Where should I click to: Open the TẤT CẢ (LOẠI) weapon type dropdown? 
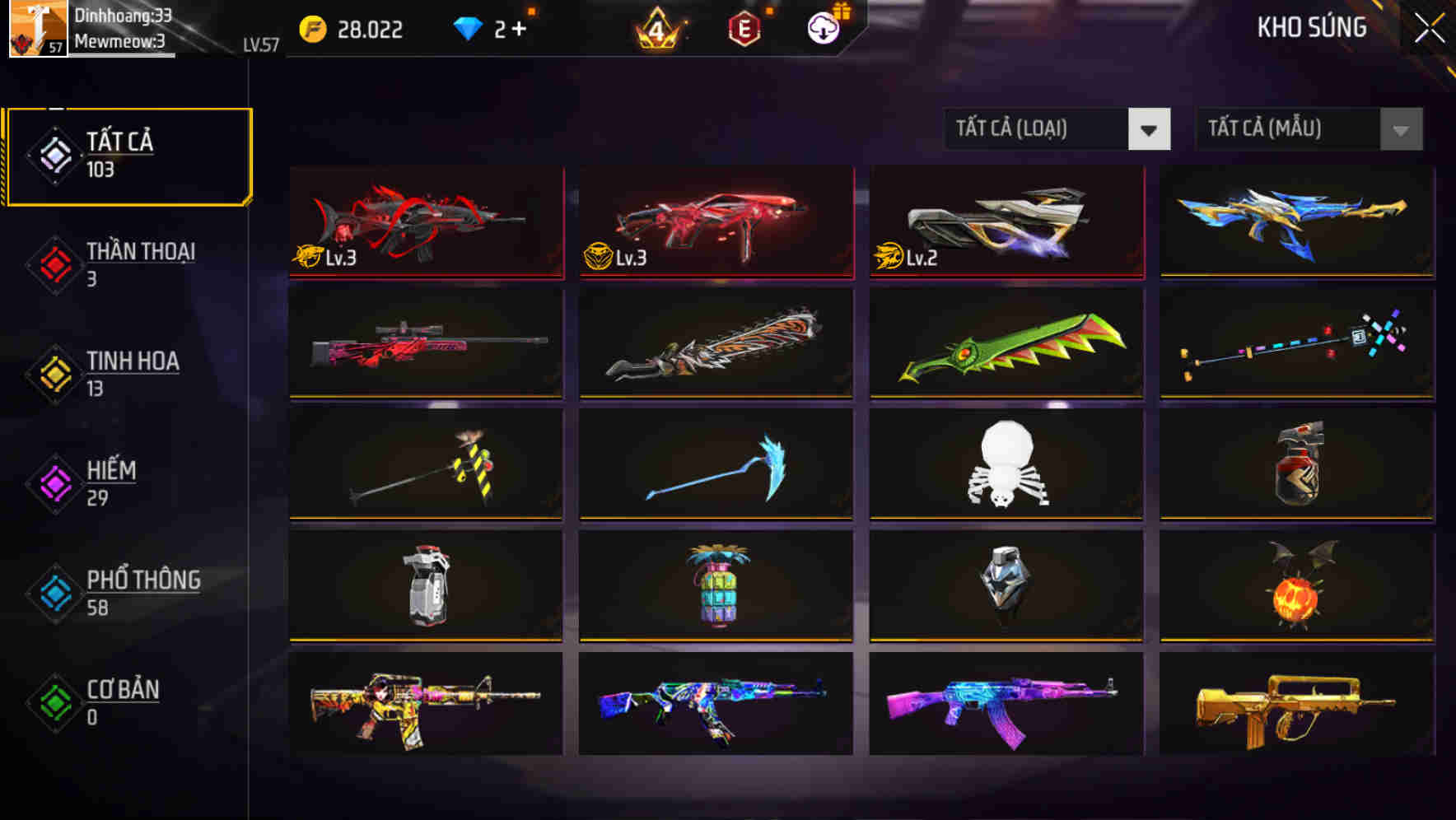pos(1057,129)
